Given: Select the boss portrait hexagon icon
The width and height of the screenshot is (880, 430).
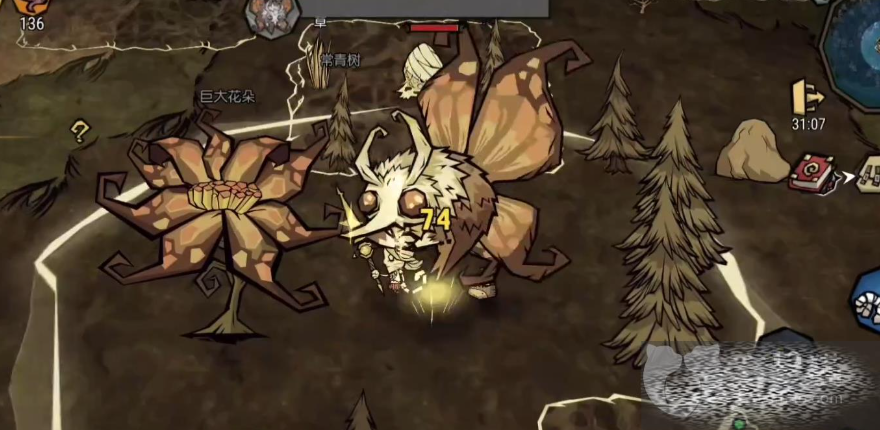Looking at the screenshot, I should [x=267, y=16].
